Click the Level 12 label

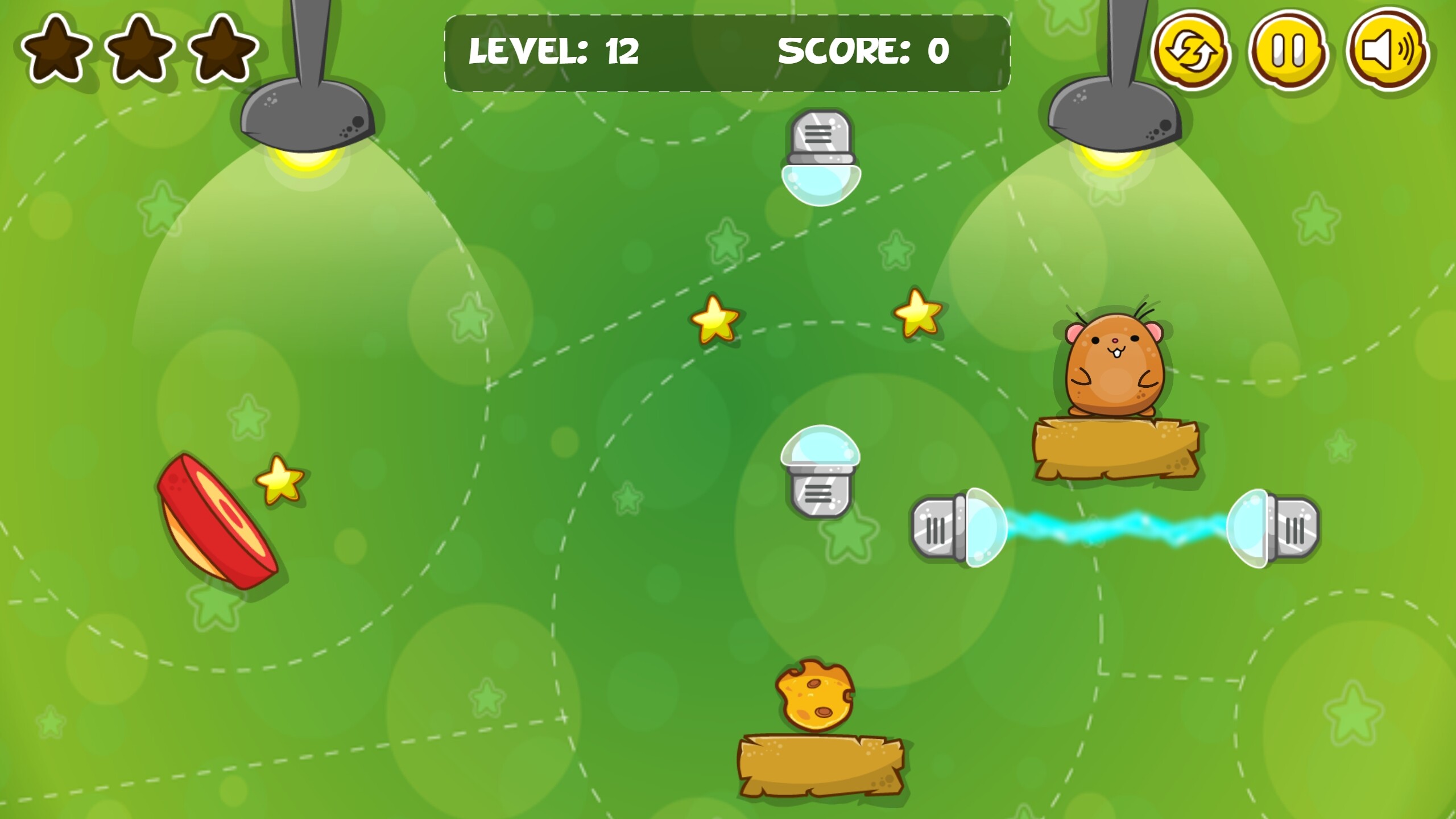tap(555, 51)
